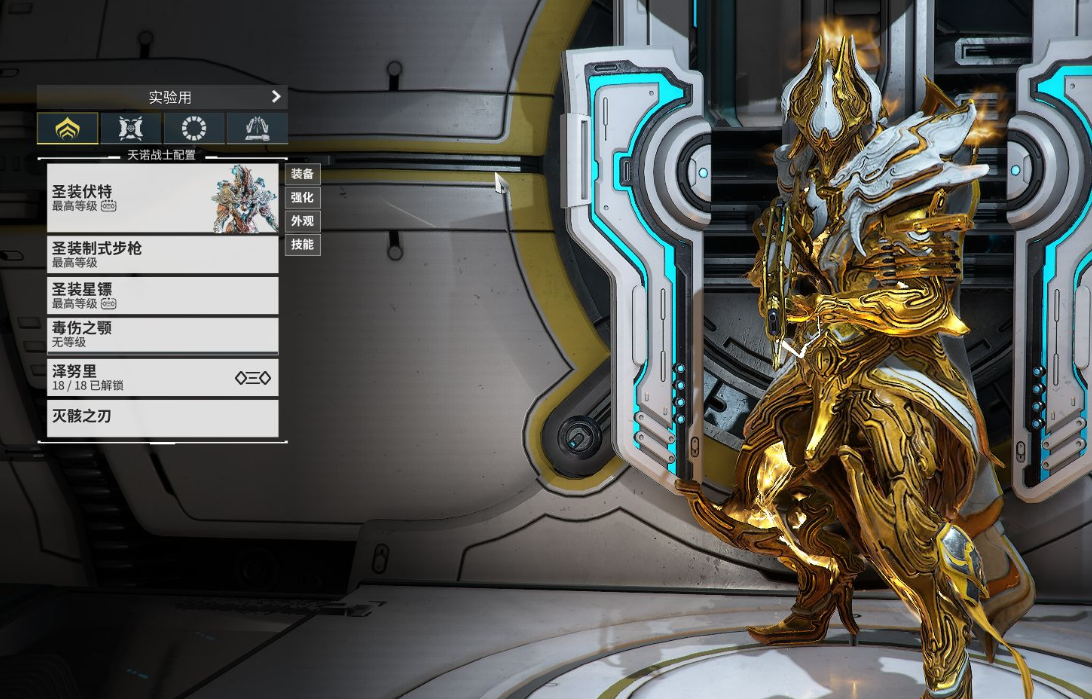Choose the 圣装制式步枪 primary weapon slot
The height and width of the screenshot is (699, 1092).
[162, 254]
